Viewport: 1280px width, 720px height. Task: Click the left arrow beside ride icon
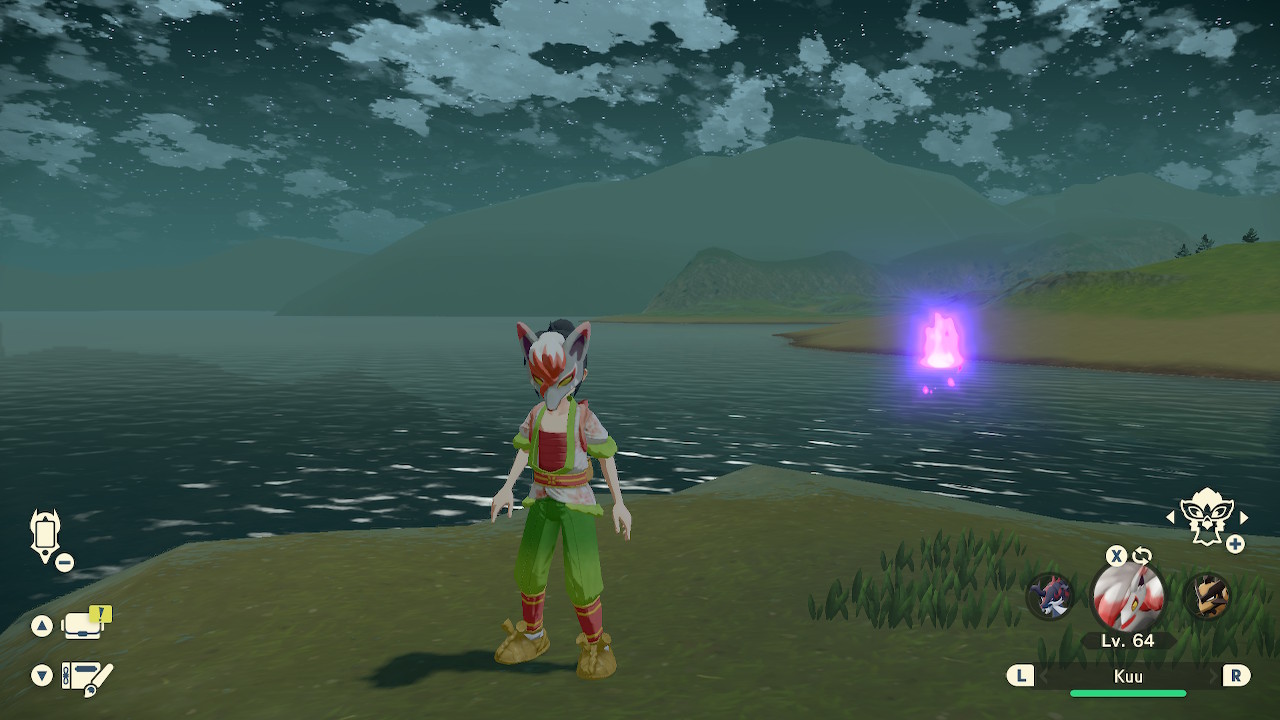[1170, 517]
